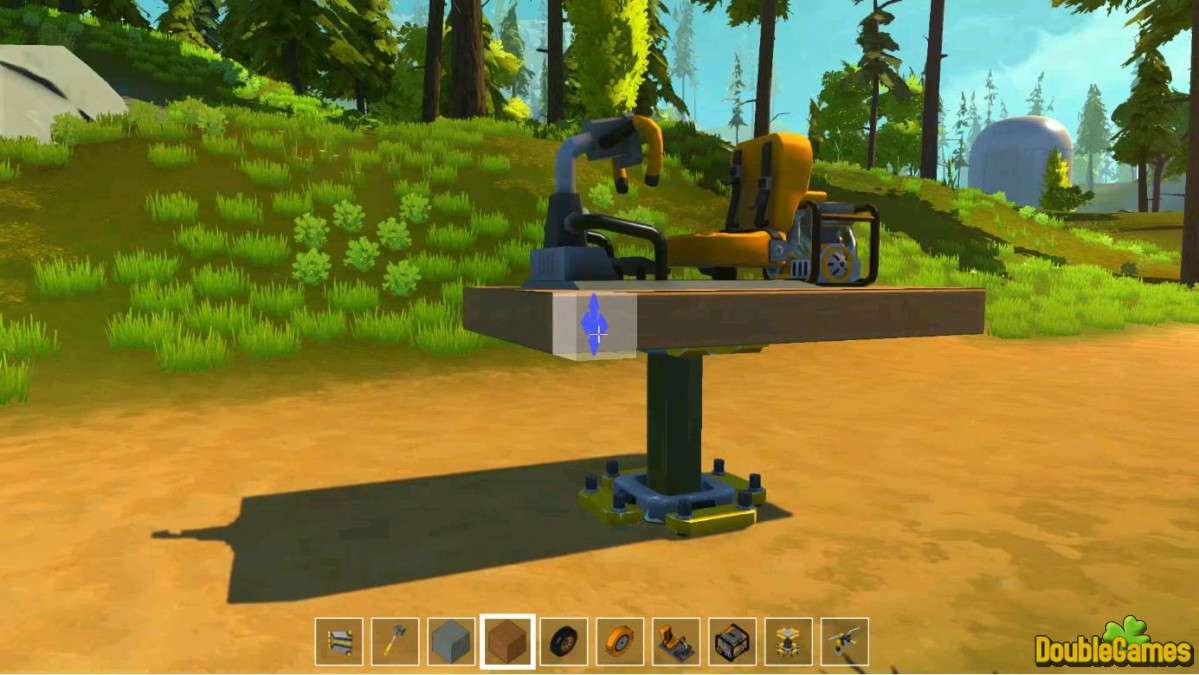The height and width of the screenshot is (675, 1199).
Task: Select the brown wood block slot
Action: 508,641
